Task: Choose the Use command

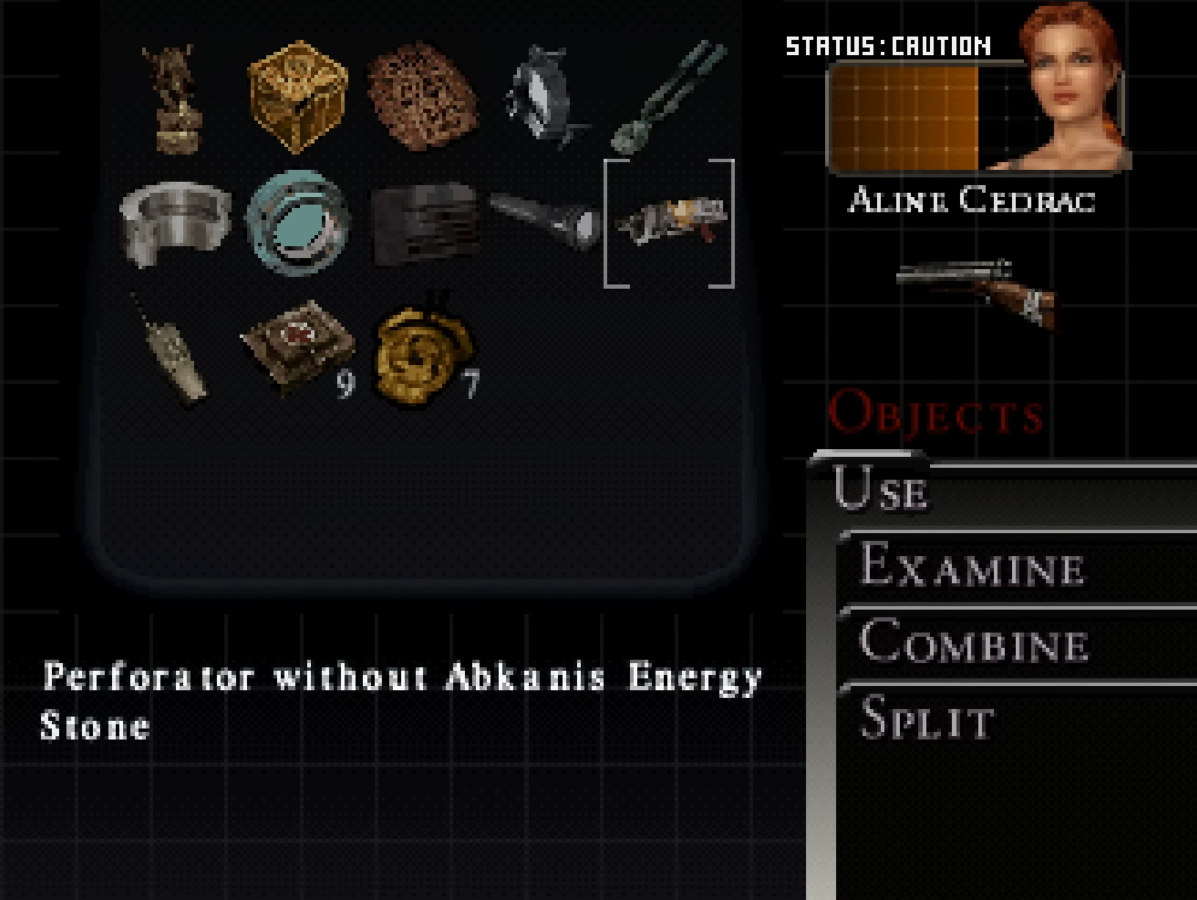Action: (882, 492)
